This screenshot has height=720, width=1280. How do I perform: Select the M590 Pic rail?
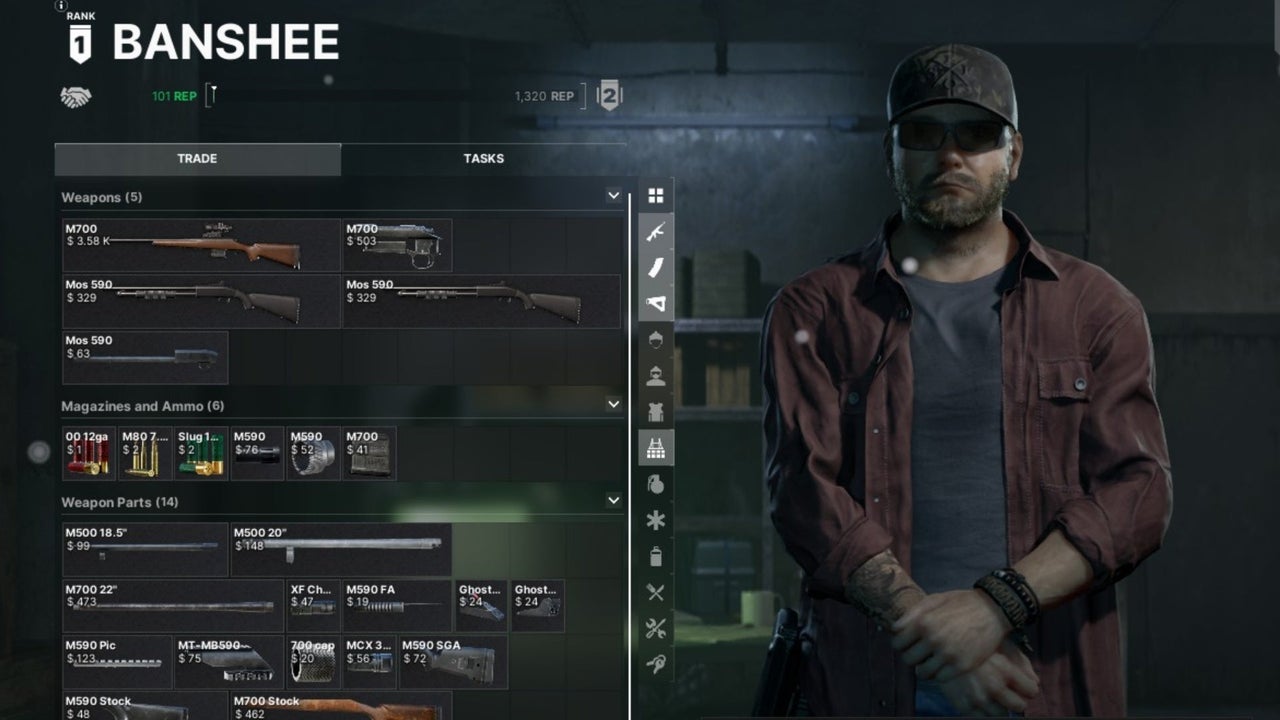pyautogui.click(x=117, y=662)
